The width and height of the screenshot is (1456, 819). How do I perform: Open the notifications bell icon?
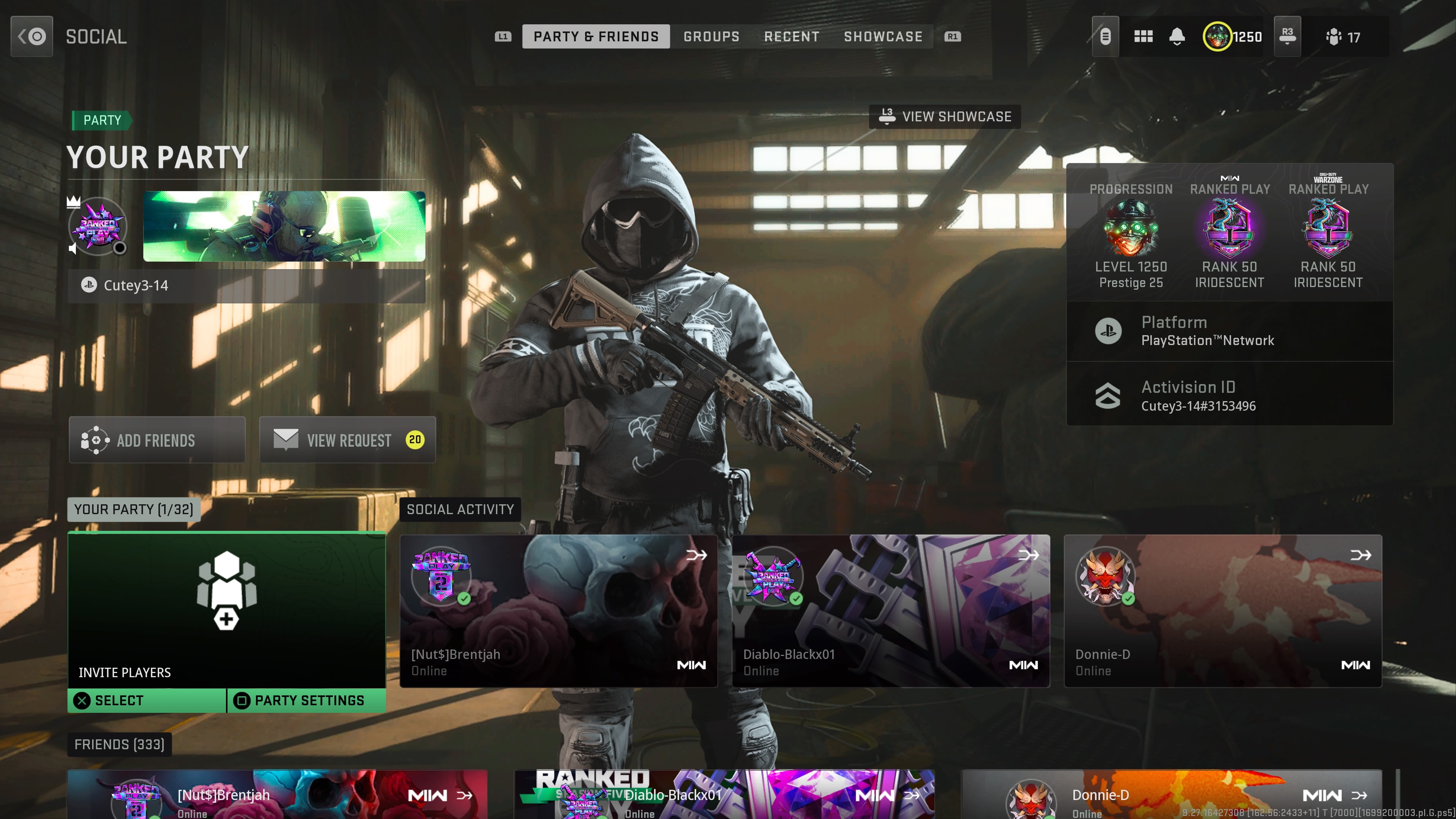point(1177,36)
